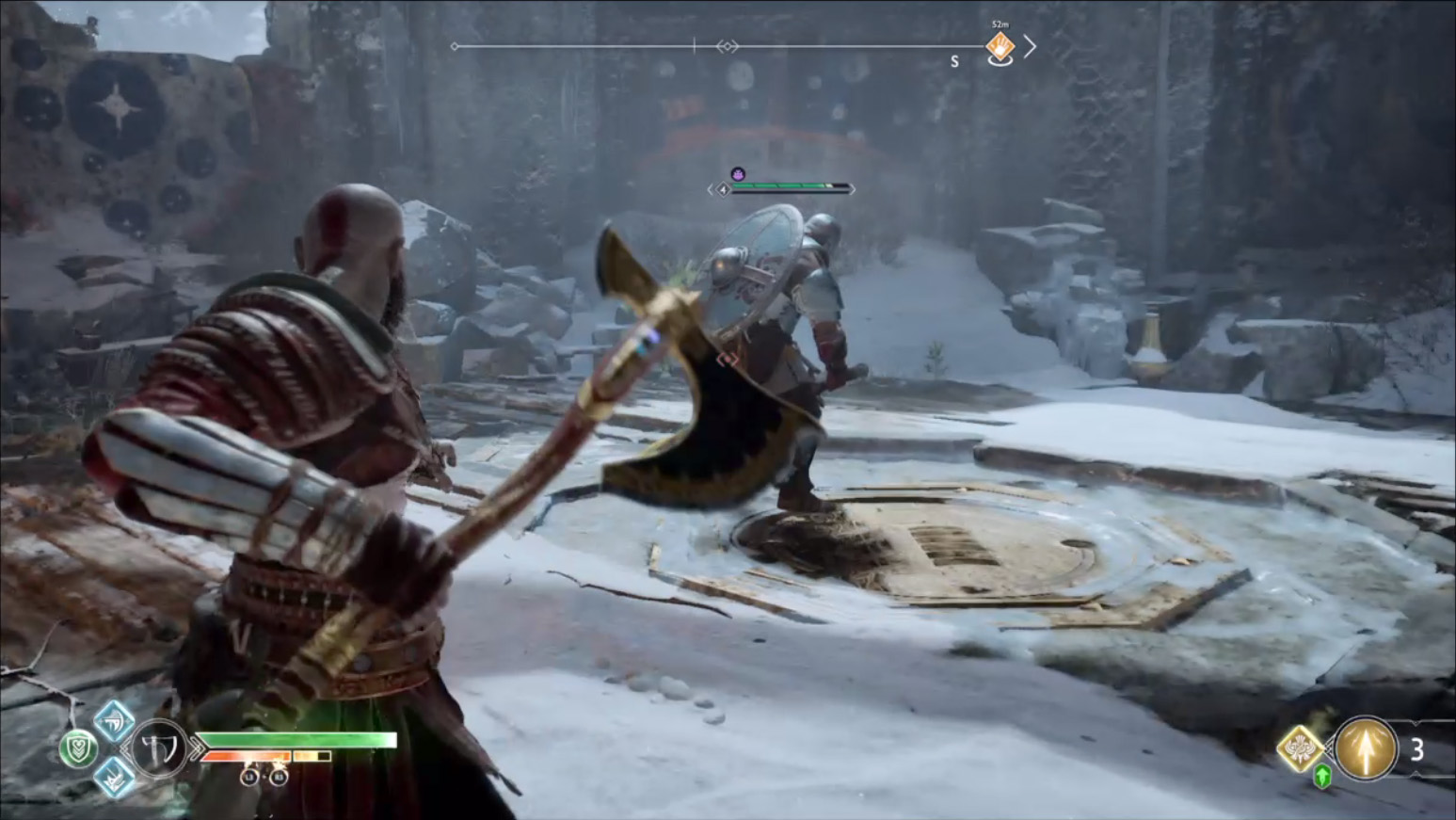Choose the golden arrow ability icon
Viewport: 1456px width, 820px height.
[x=1366, y=748]
